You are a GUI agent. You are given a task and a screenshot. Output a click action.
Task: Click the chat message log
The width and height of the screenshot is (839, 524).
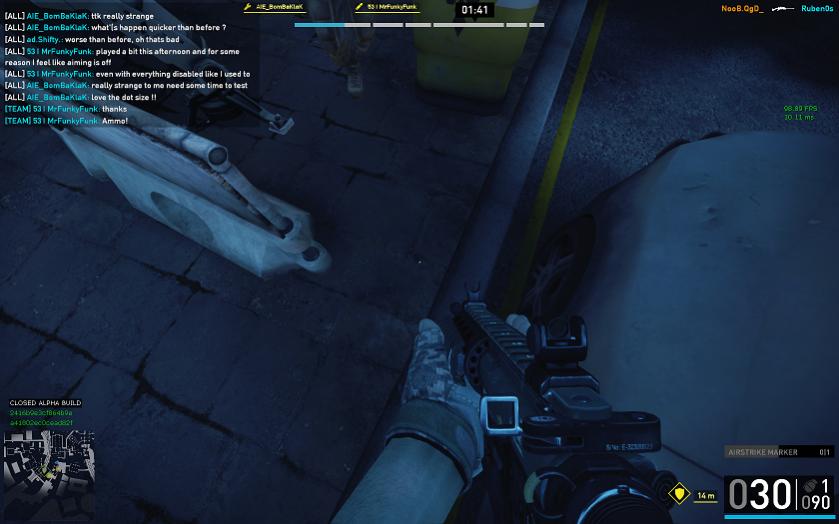click(127, 68)
